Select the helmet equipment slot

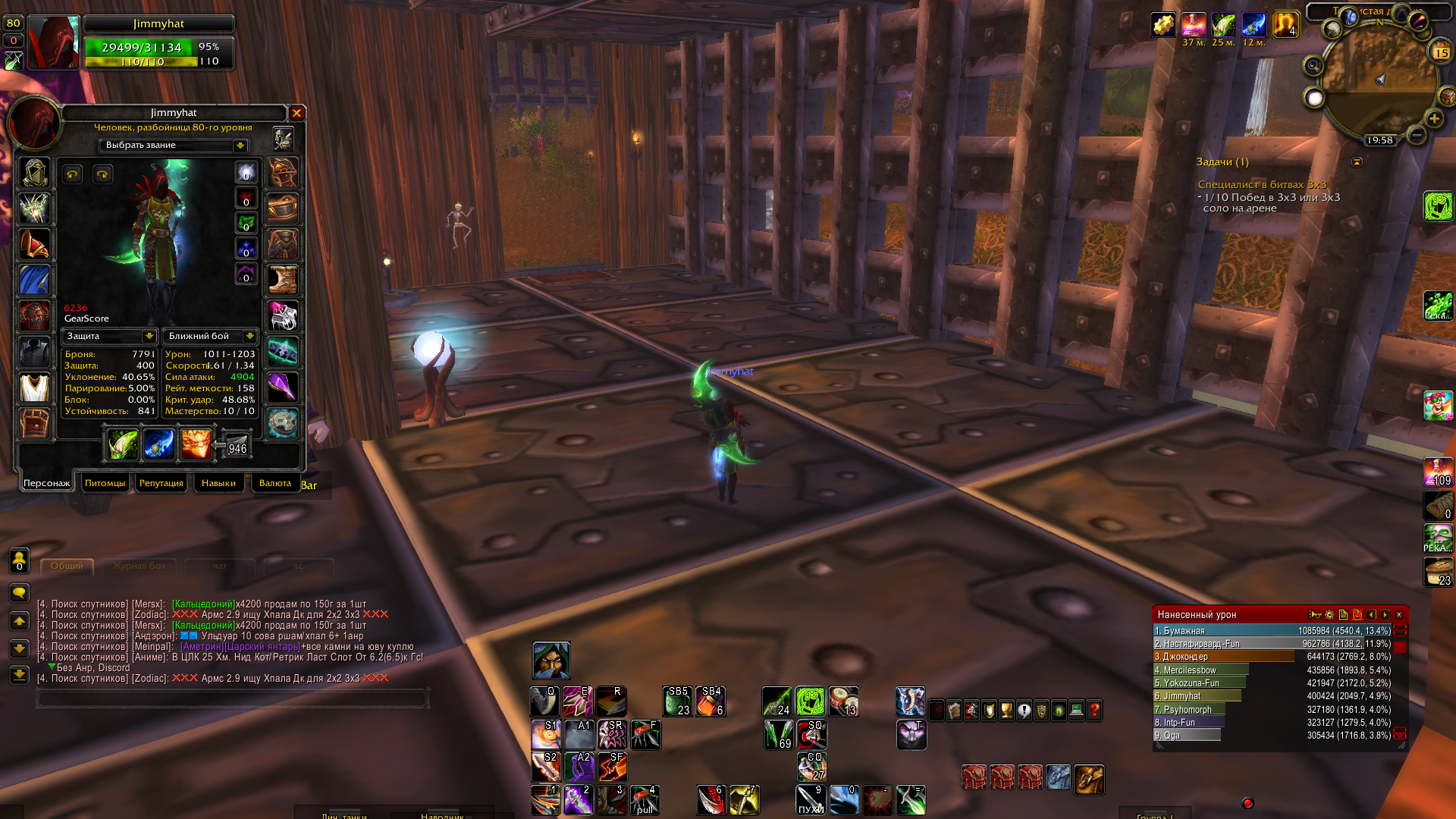pos(34,174)
